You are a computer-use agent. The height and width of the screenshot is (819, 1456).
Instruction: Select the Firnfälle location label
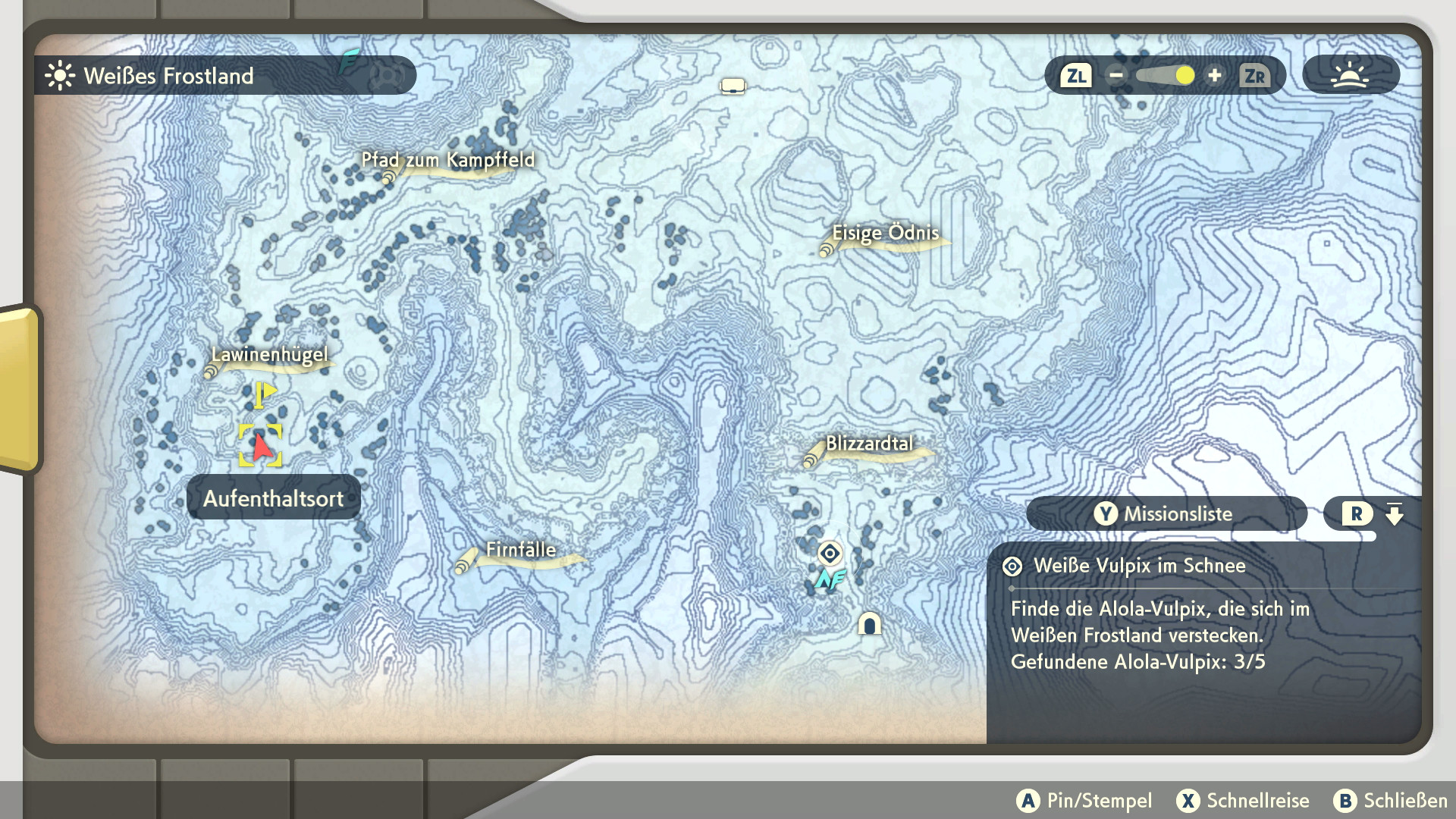pyautogui.click(x=520, y=551)
